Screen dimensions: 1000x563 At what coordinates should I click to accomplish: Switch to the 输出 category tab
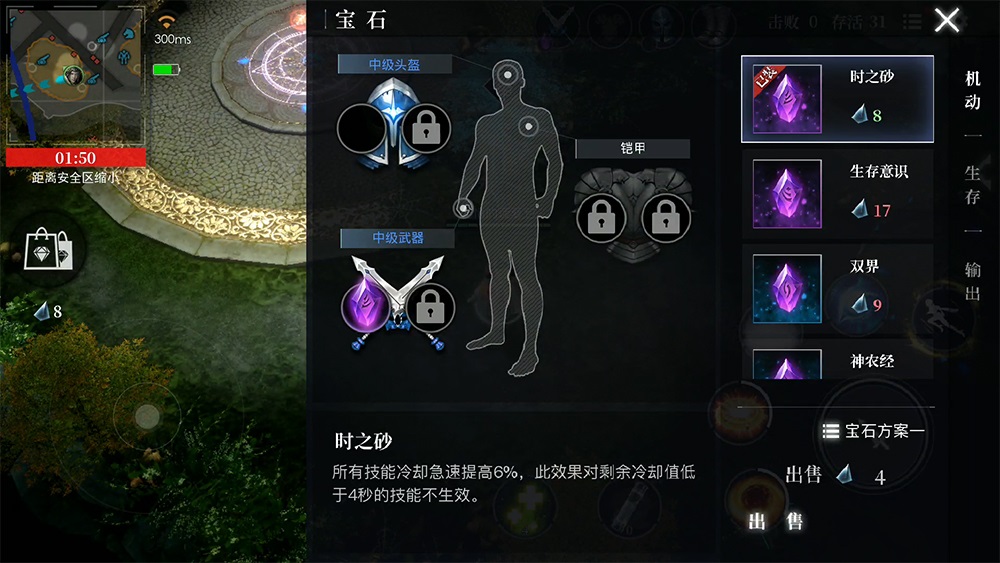tap(972, 280)
